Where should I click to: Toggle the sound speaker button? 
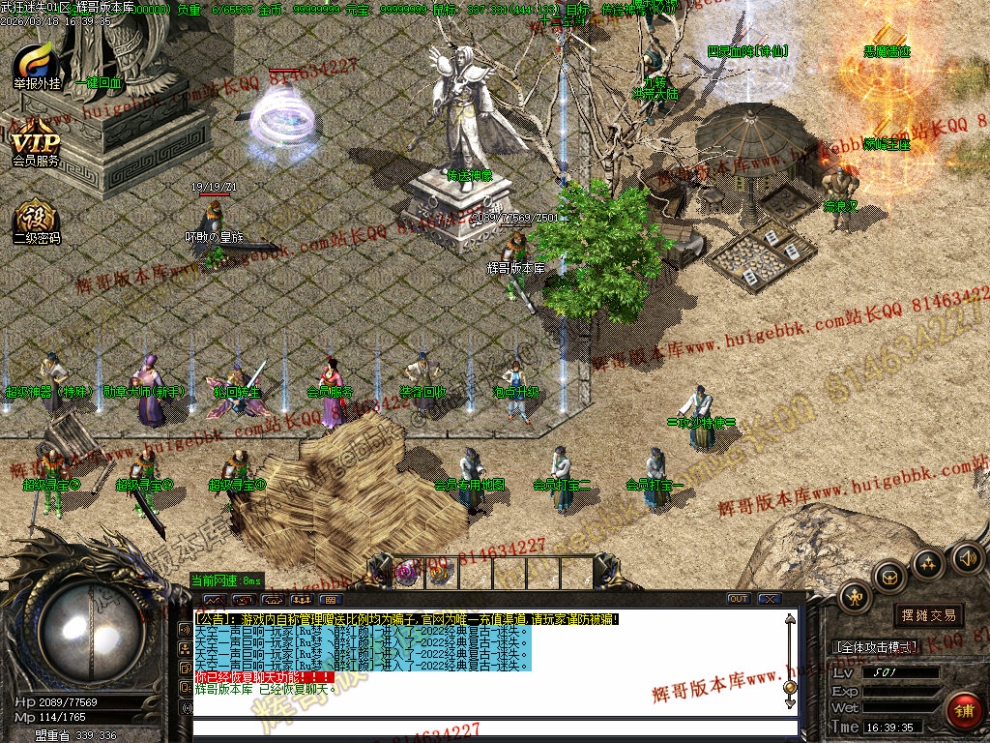pos(967,556)
